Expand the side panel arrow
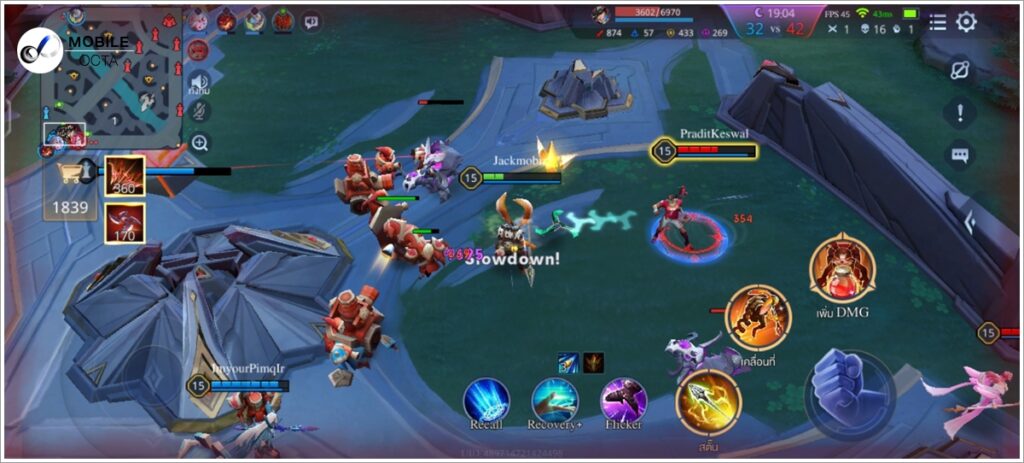Image resolution: width=1024 pixels, height=463 pixels. [968, 223]
